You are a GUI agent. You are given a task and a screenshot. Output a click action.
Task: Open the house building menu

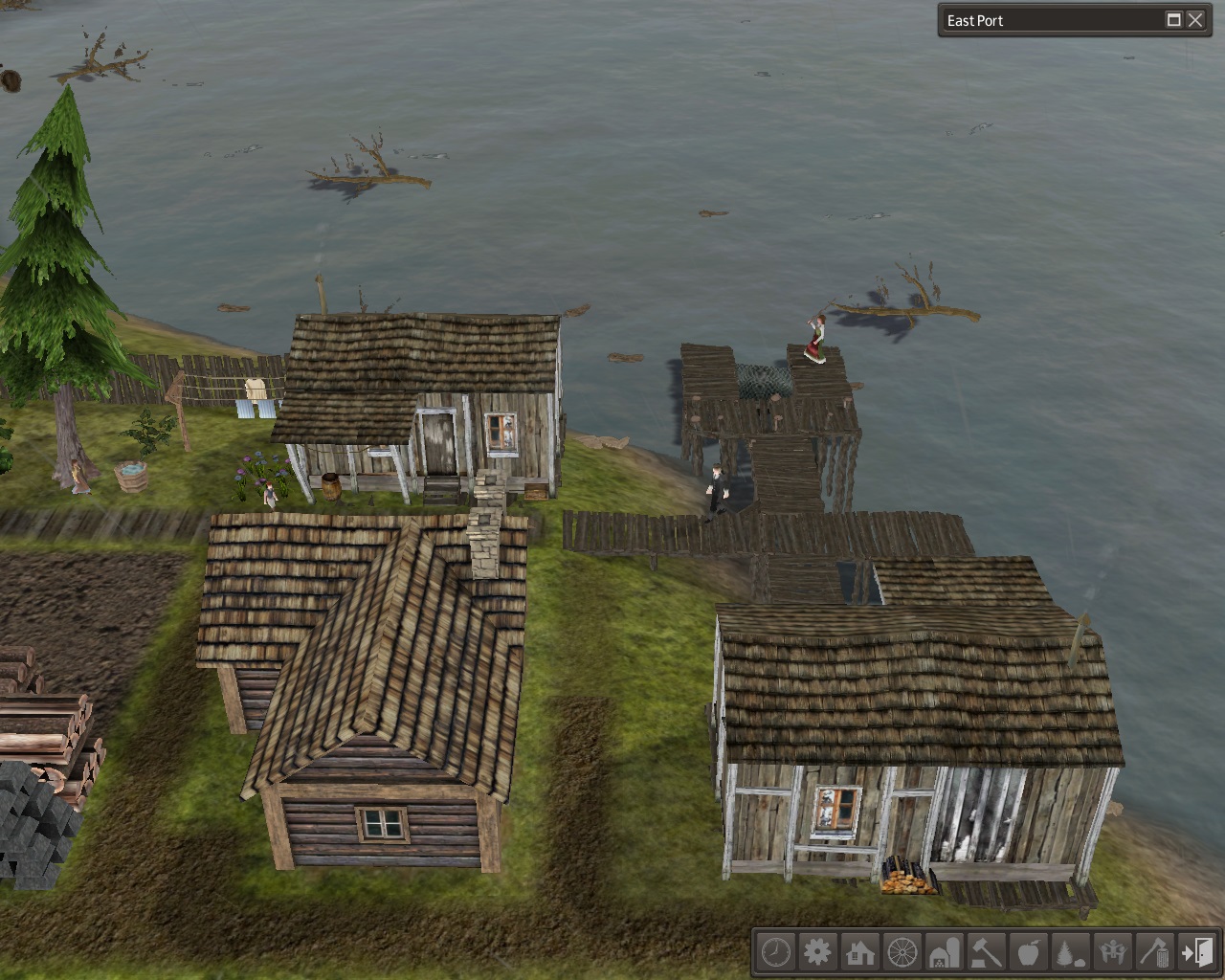[859, 952]
